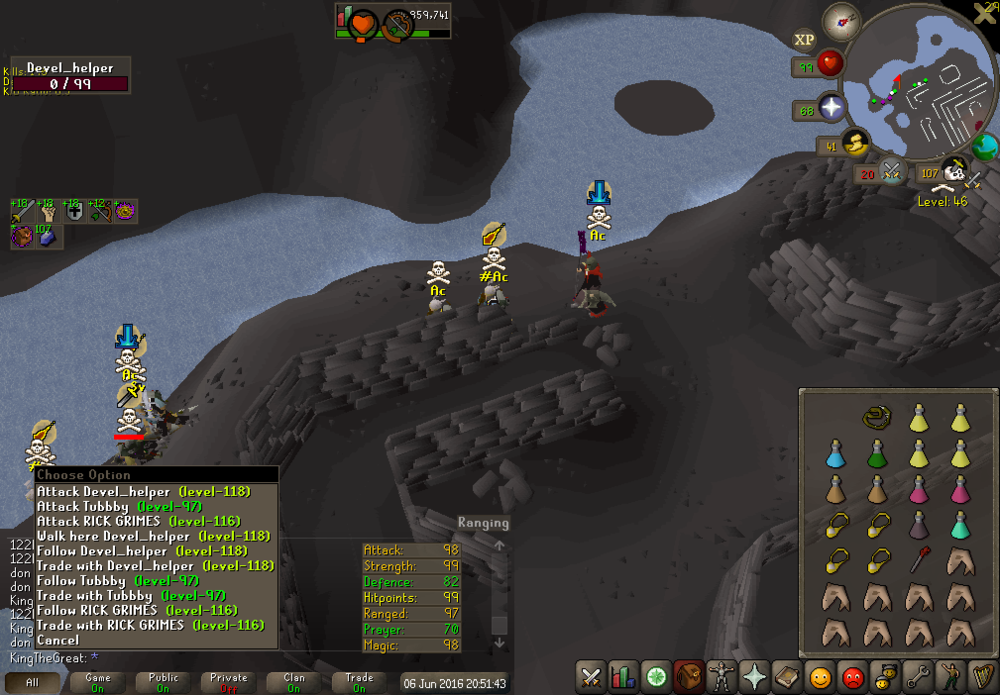Open the Worn Equipment tab
This screenshot has height=695, width=1000.
(x=720, y=676)
